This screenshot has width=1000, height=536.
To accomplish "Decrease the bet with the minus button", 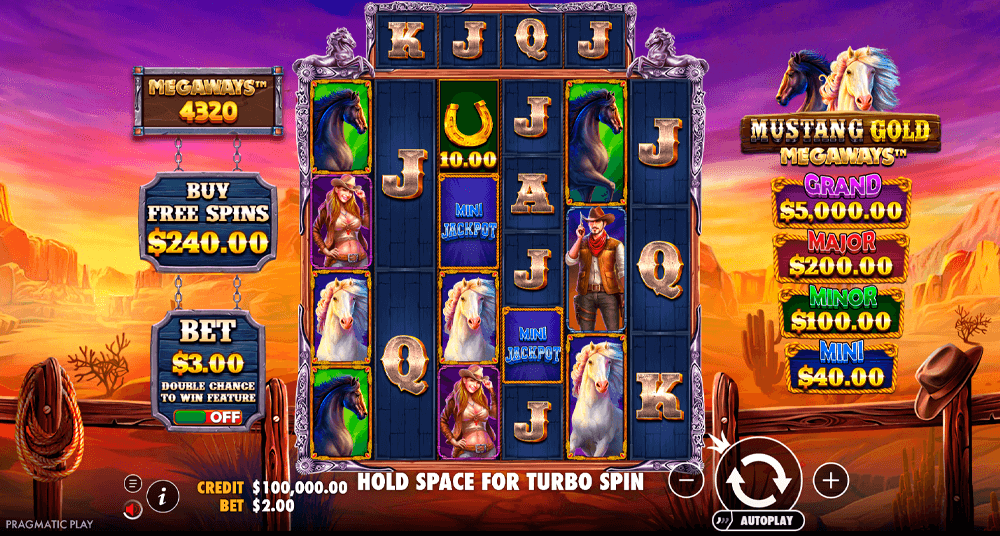I will click(685, 480).
